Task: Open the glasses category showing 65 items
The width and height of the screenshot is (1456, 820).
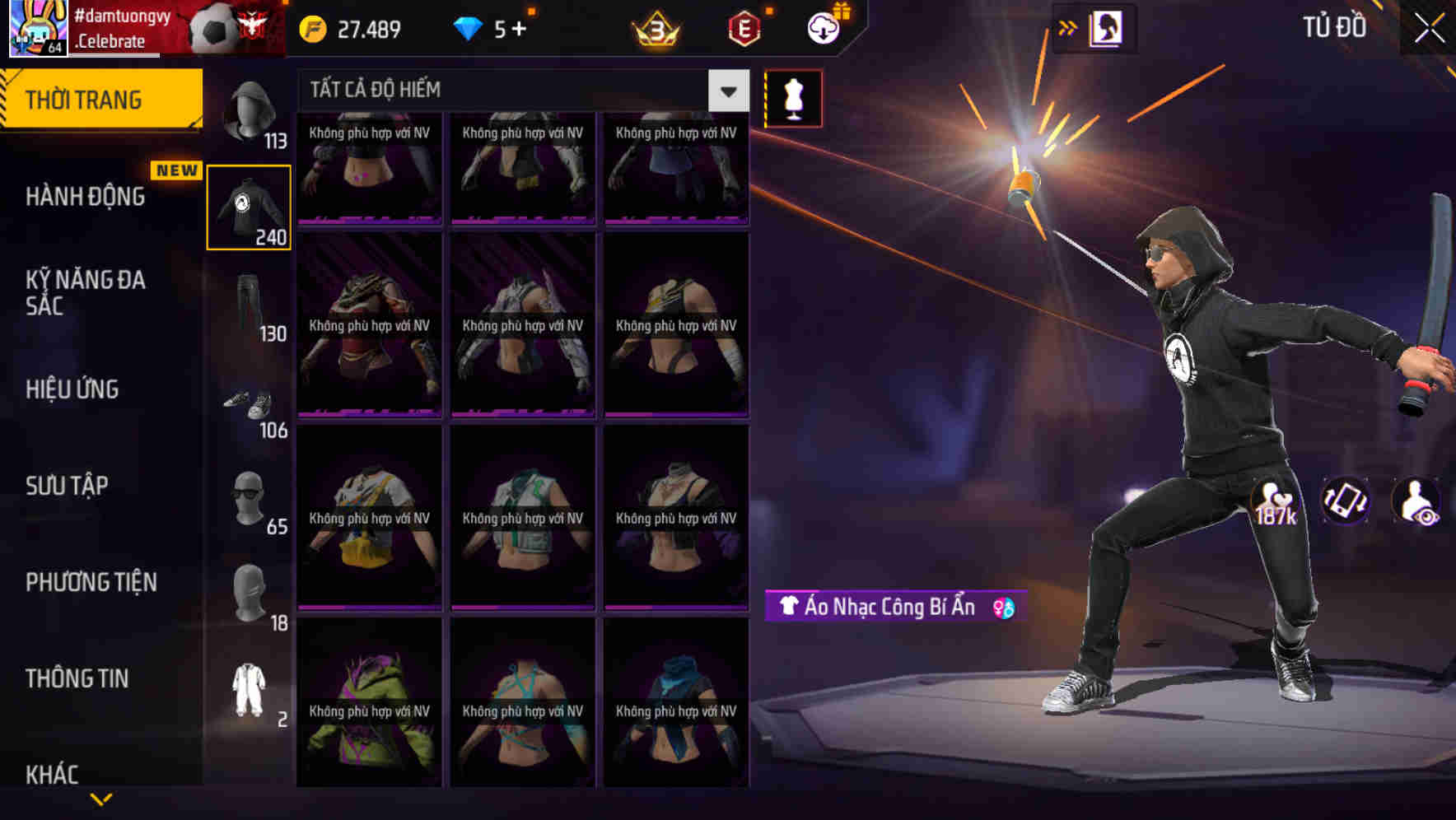Action: 247,498
